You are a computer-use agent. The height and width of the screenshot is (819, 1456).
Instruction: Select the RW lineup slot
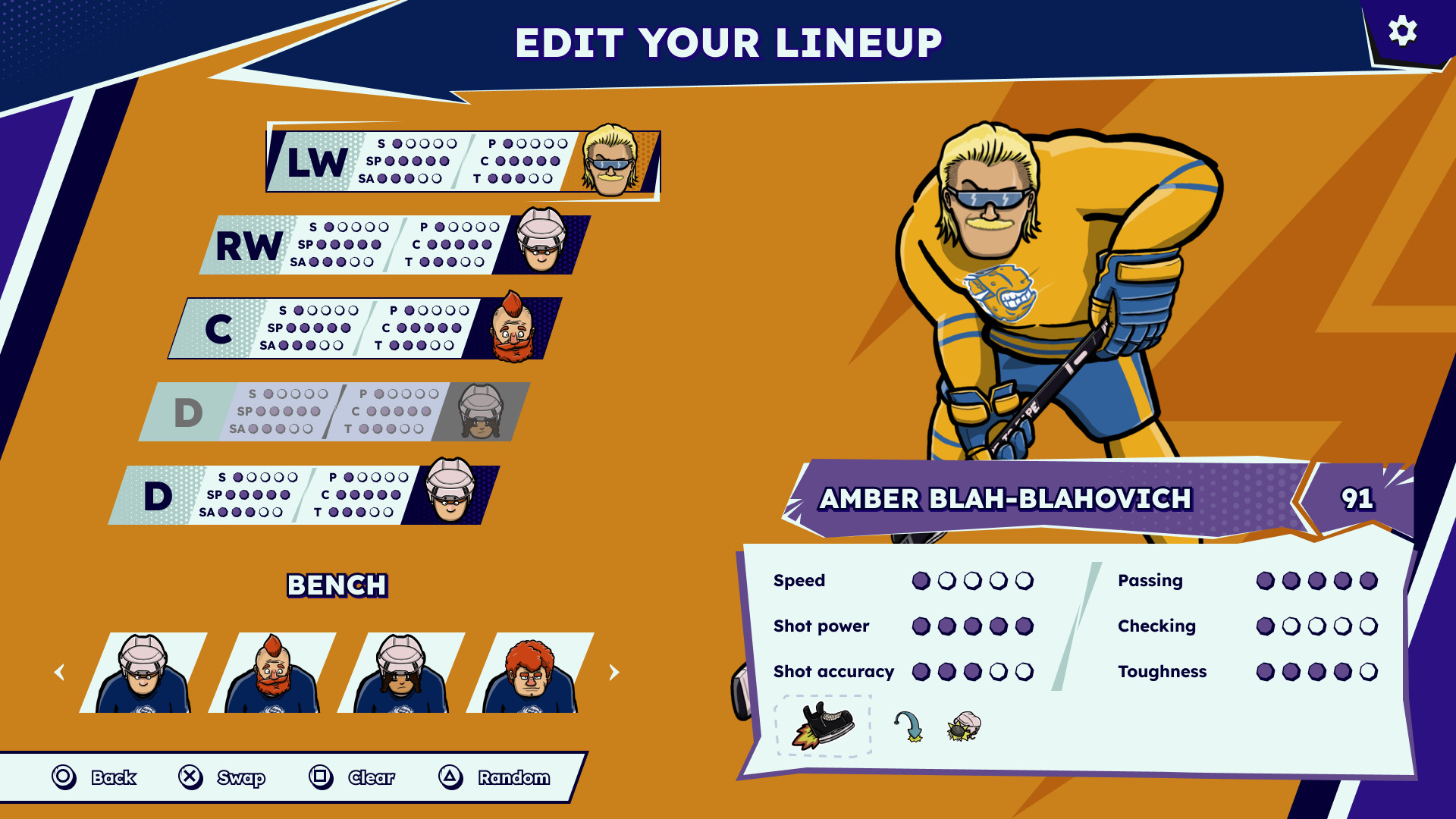pos(394,245)
